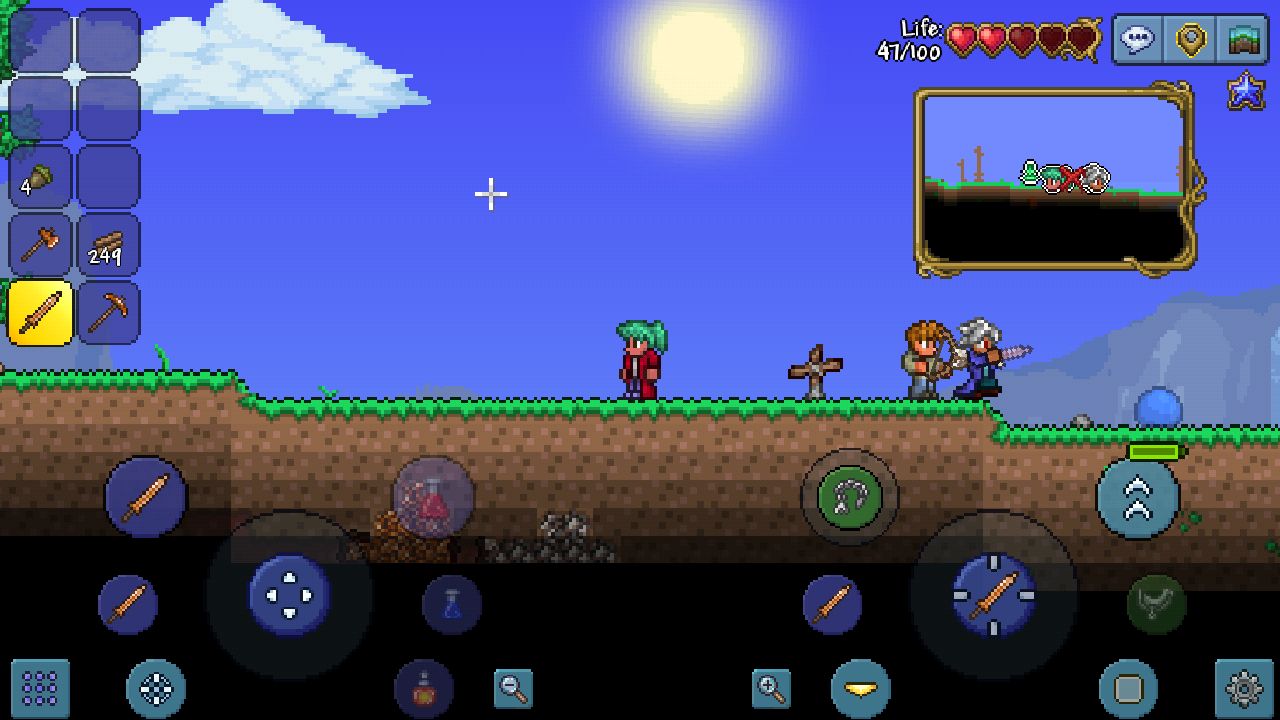Select the pickaxe hotbar slot

110,313
